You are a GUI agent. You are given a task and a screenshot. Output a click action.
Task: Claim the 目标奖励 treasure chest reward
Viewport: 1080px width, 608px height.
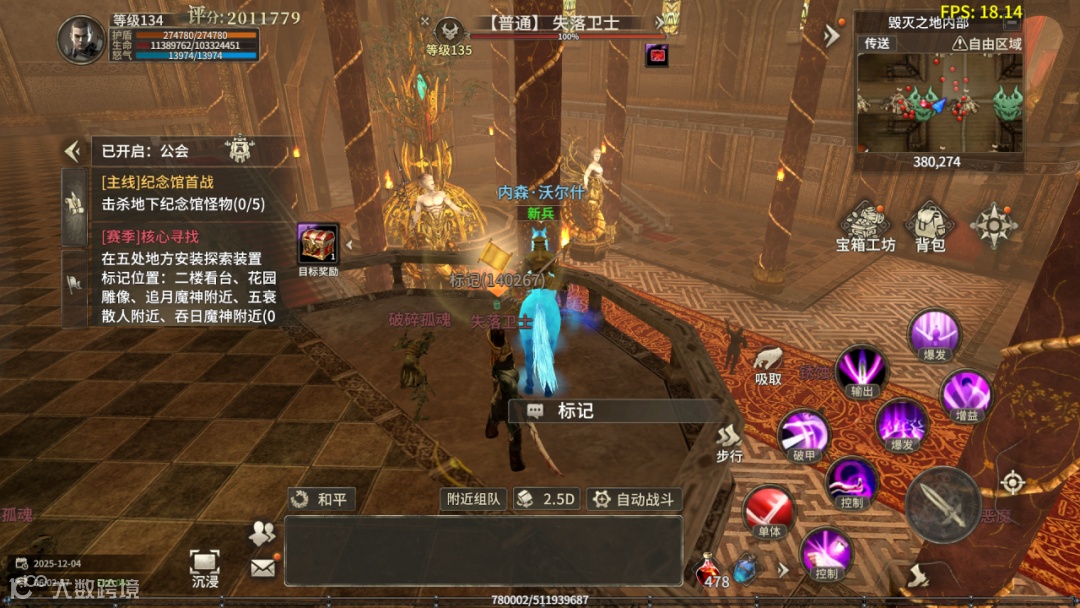(318, 245)
